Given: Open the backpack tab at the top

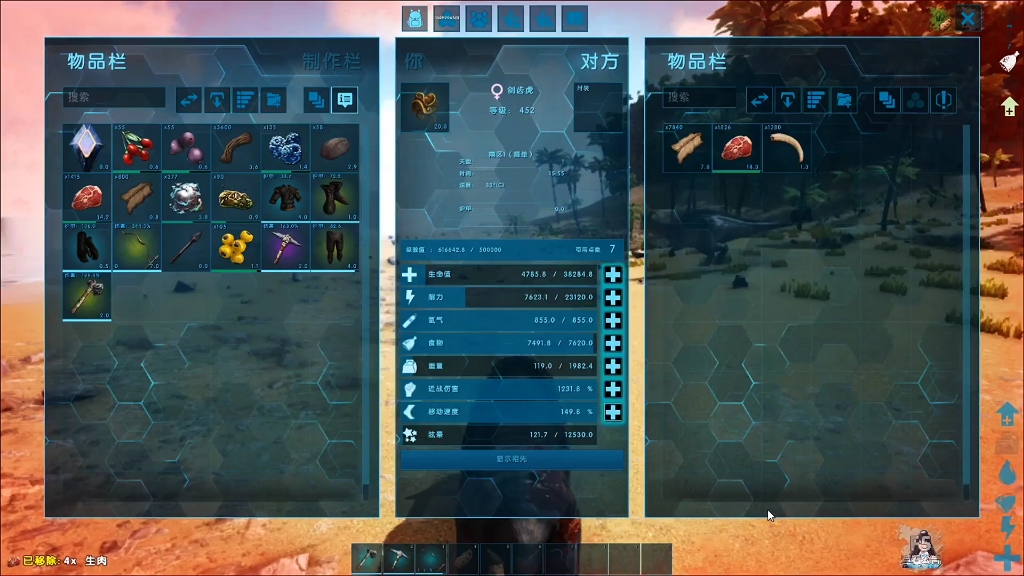Looking at the screenshot, I should coord(414,18).
